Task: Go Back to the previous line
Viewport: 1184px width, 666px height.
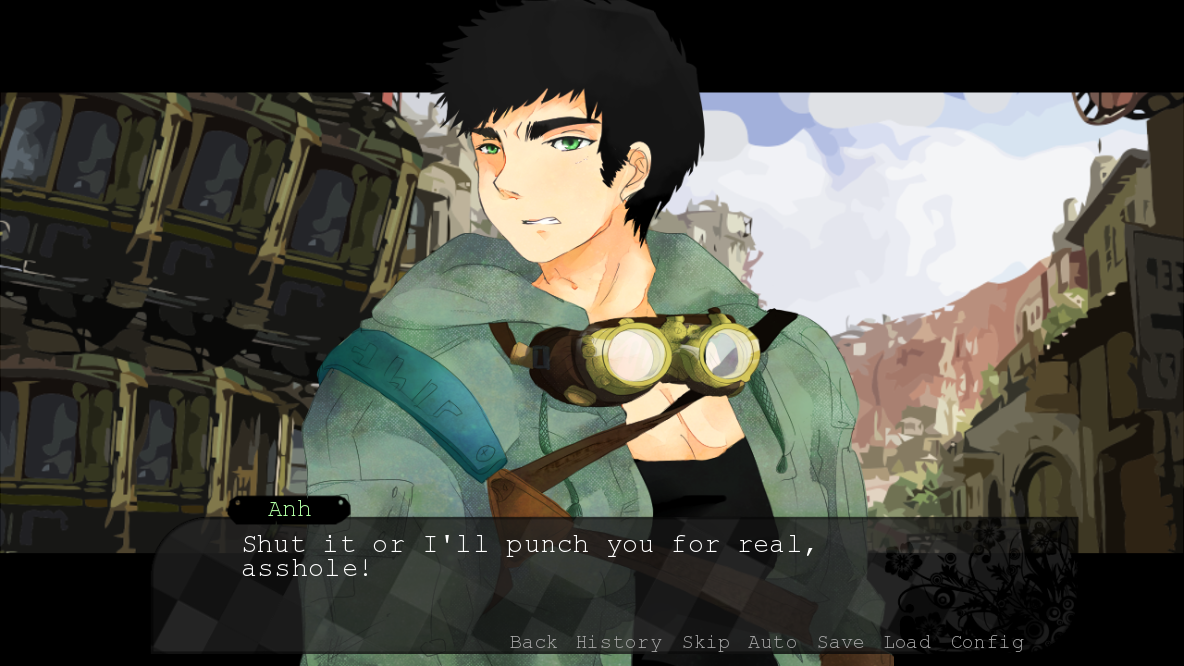Action: point(533,642)
